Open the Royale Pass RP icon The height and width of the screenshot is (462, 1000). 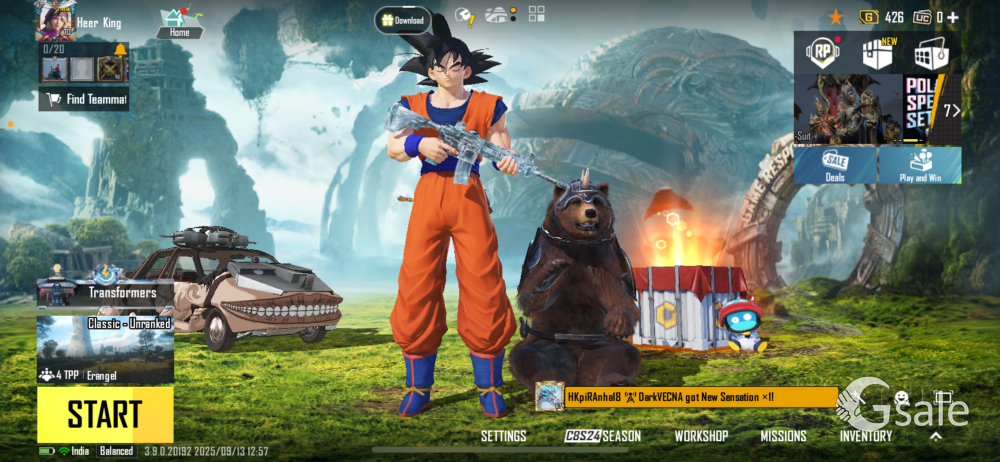(x=823, y=54)
